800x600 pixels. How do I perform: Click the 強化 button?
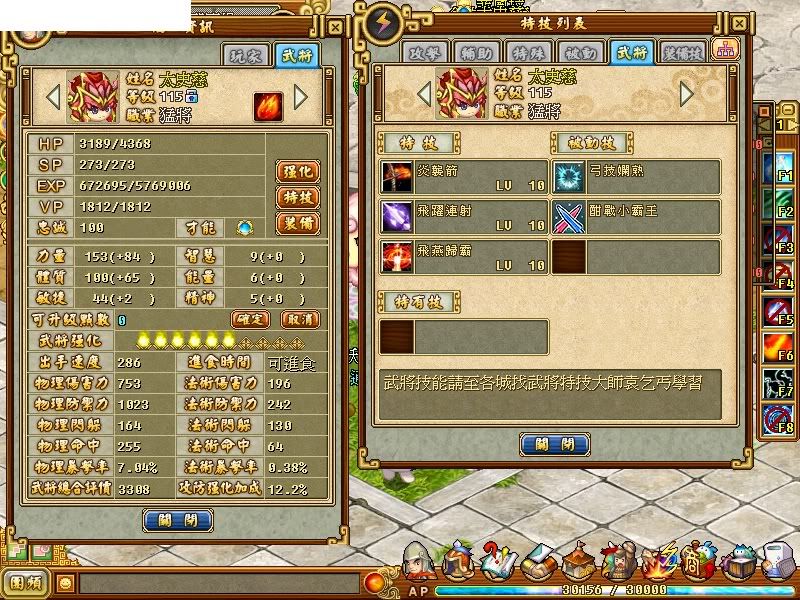[x=296, y=171]
